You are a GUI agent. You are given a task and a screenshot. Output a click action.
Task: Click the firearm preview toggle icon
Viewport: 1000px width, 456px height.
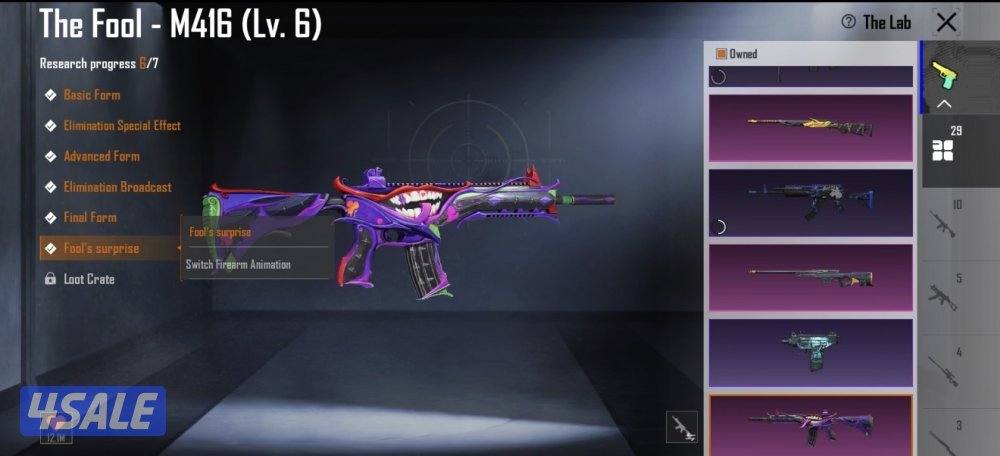[681, 426]
